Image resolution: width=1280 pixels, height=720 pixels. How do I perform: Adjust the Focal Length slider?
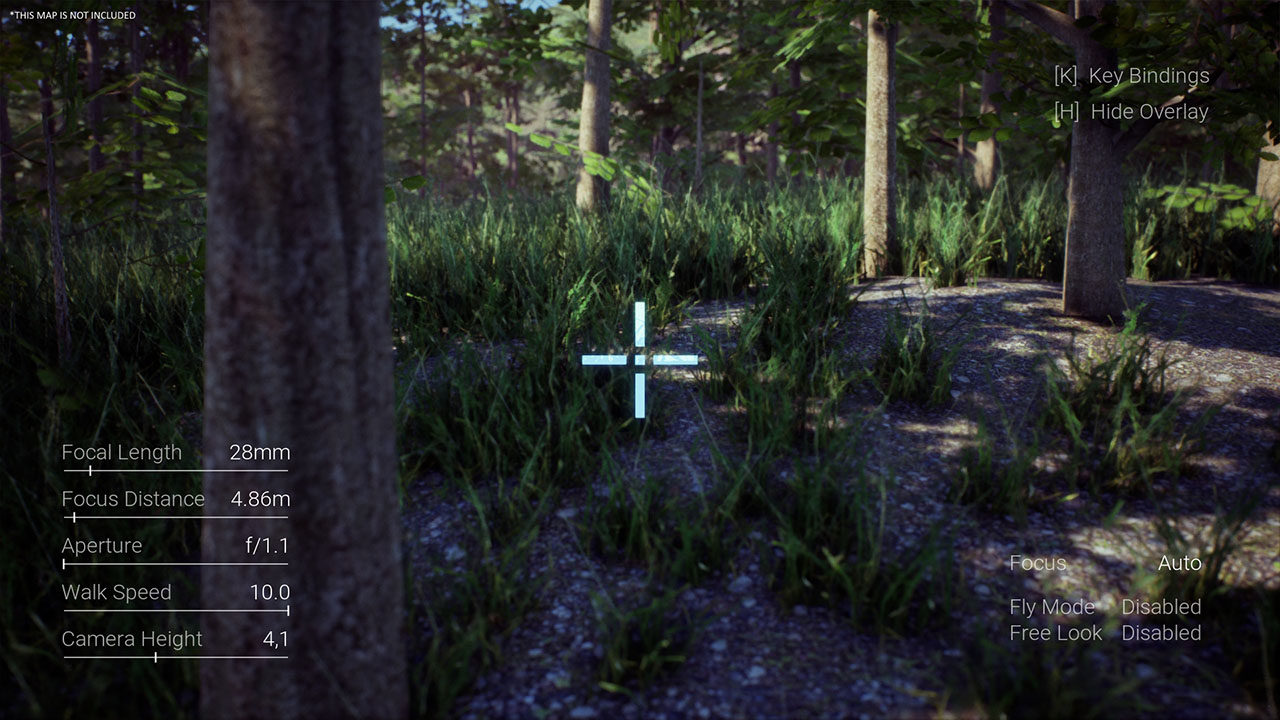pyautogui.click(x=91, y=470)
